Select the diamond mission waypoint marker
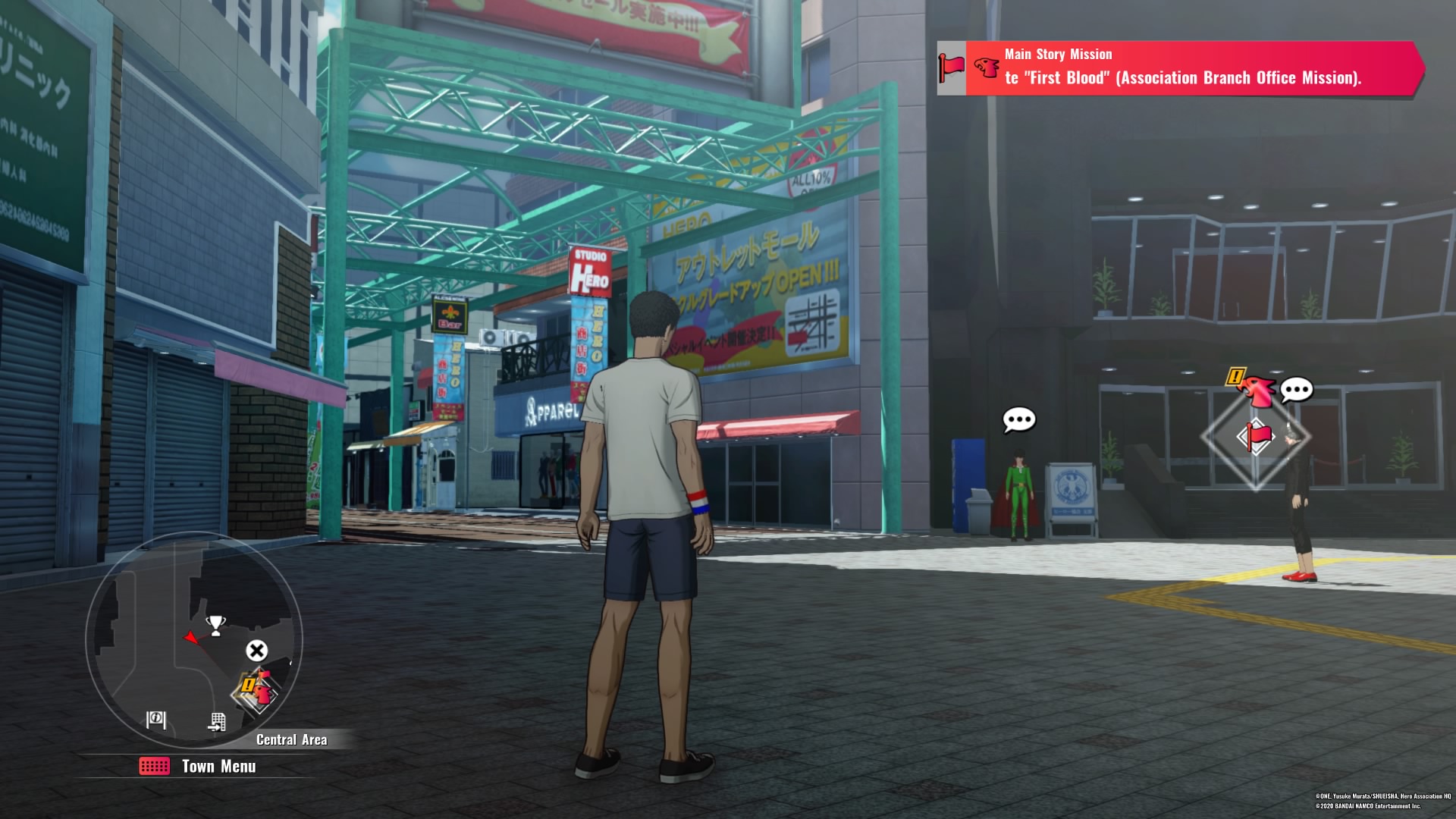The image size is (1456, 819). pyautogui.click(x=1255, y=437)
